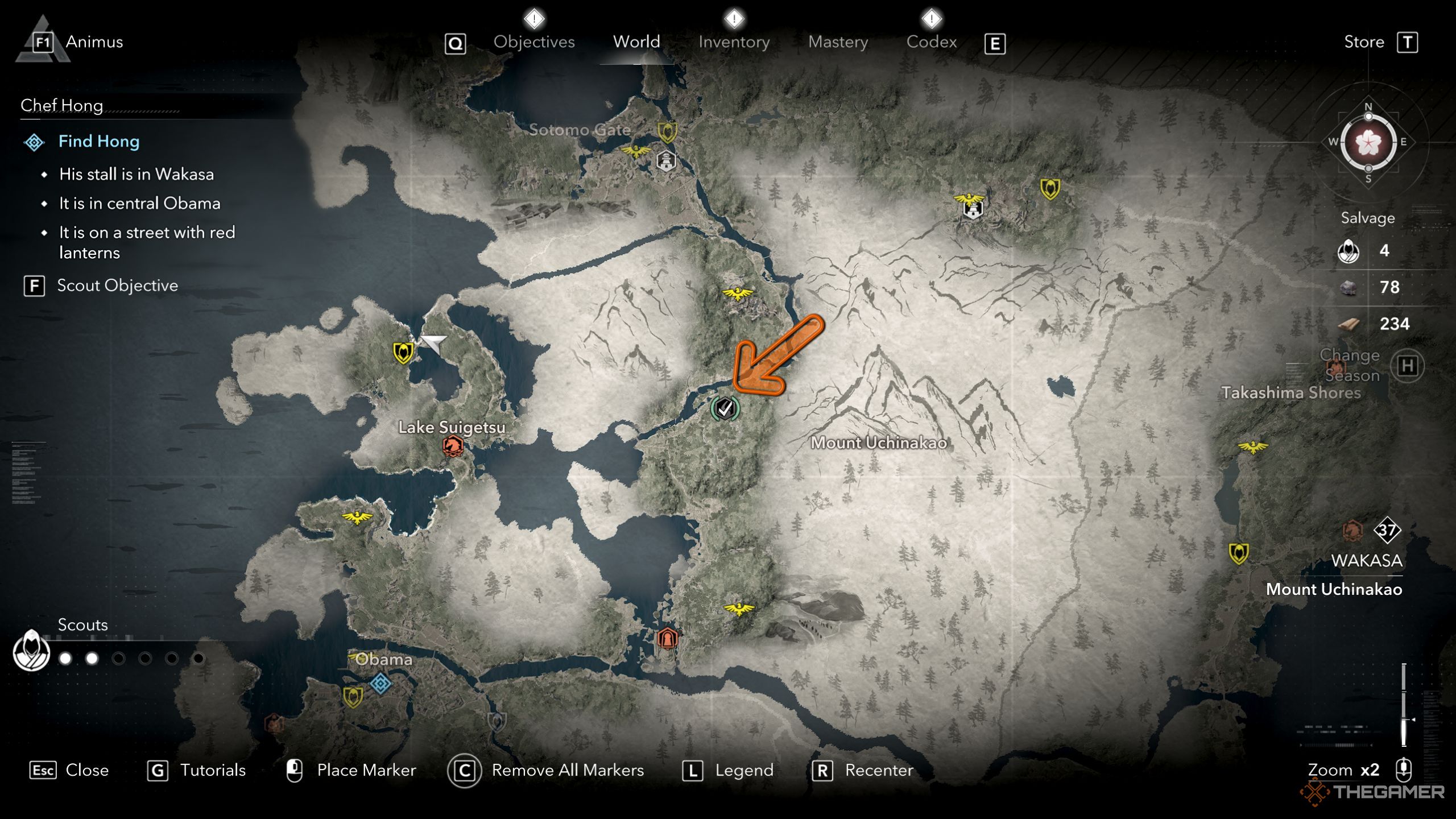Open the Inventory tab
This screenshot has height=819, width=1456.
pos(734,42)
